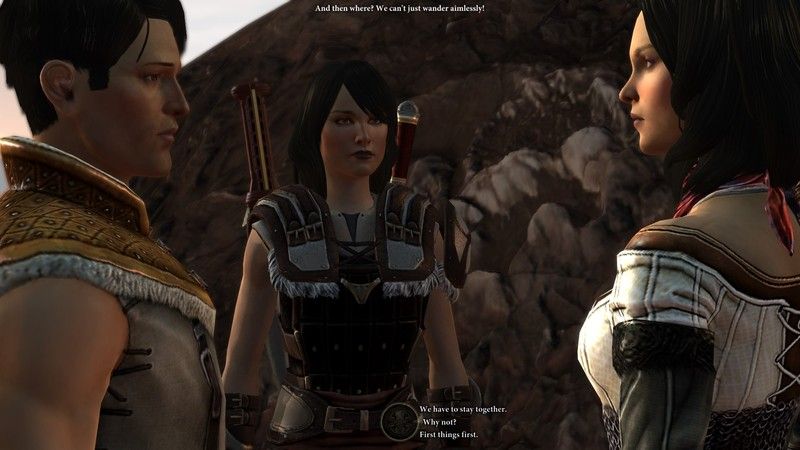Pick the "First things first." response
The height and width of the screenshot is (450, 800).
(x=448, y=434)
